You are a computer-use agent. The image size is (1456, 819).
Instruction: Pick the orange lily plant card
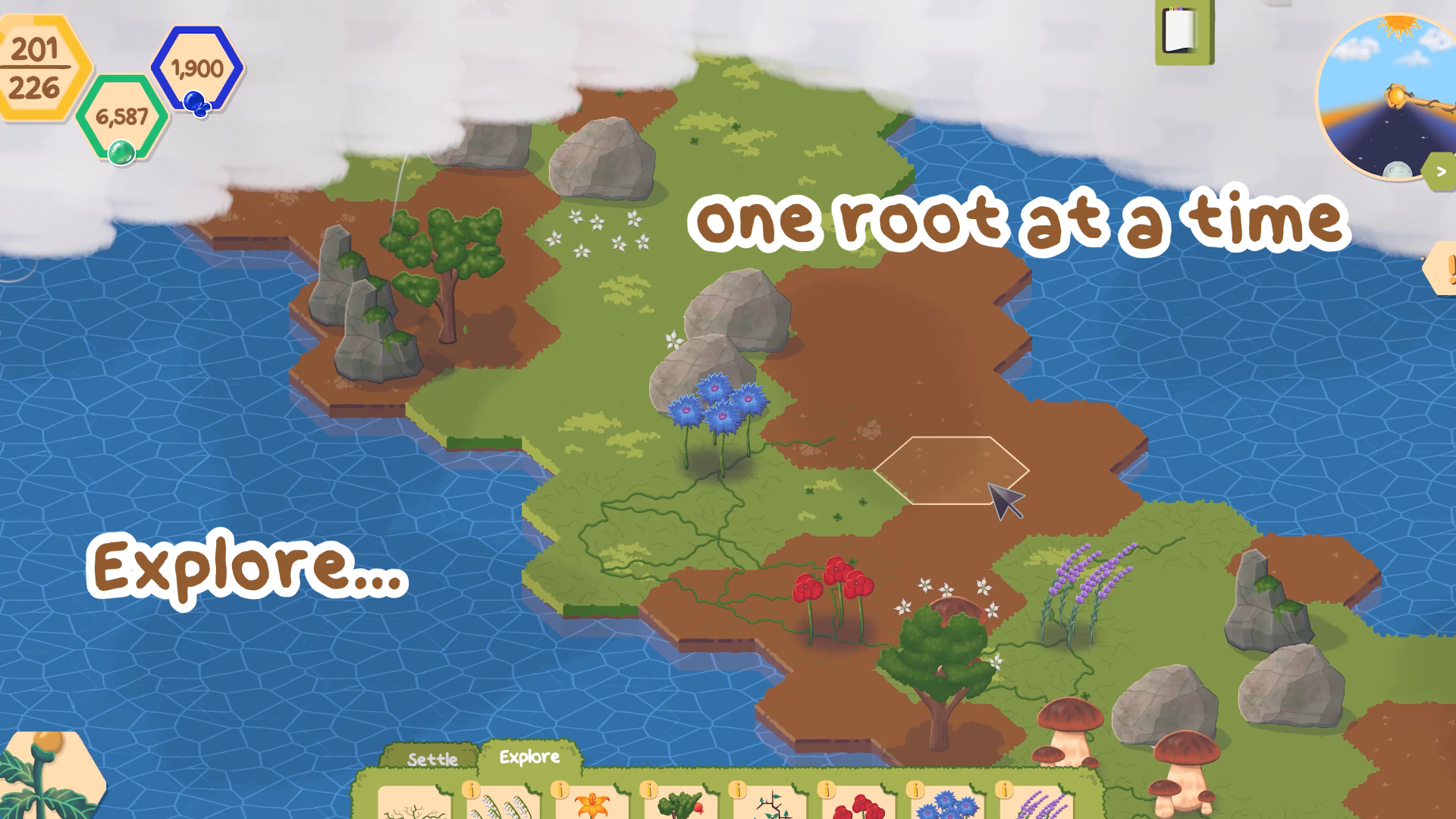[x=593, y=805]
